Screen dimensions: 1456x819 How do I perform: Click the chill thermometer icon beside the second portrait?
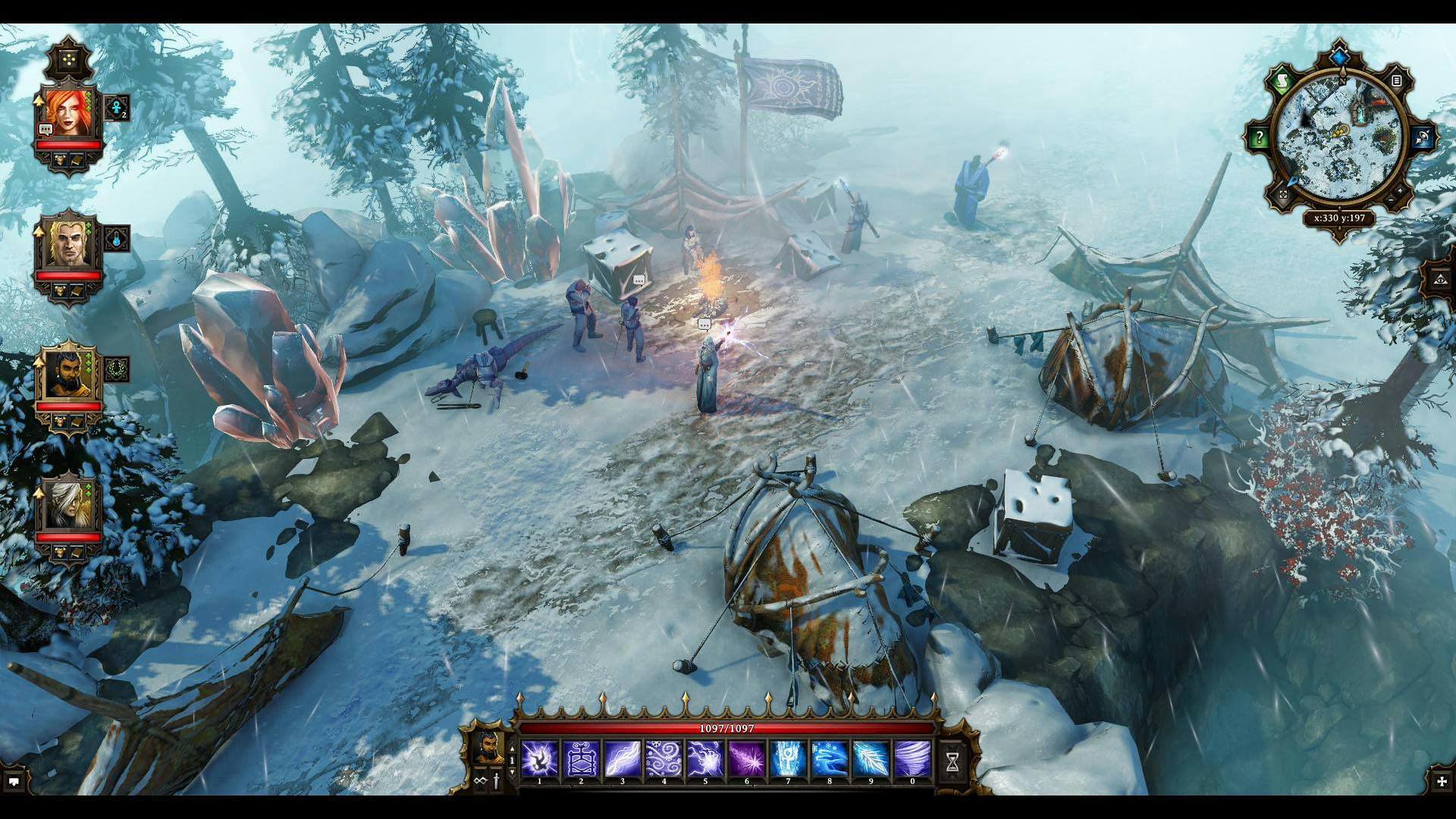(116, 239)
